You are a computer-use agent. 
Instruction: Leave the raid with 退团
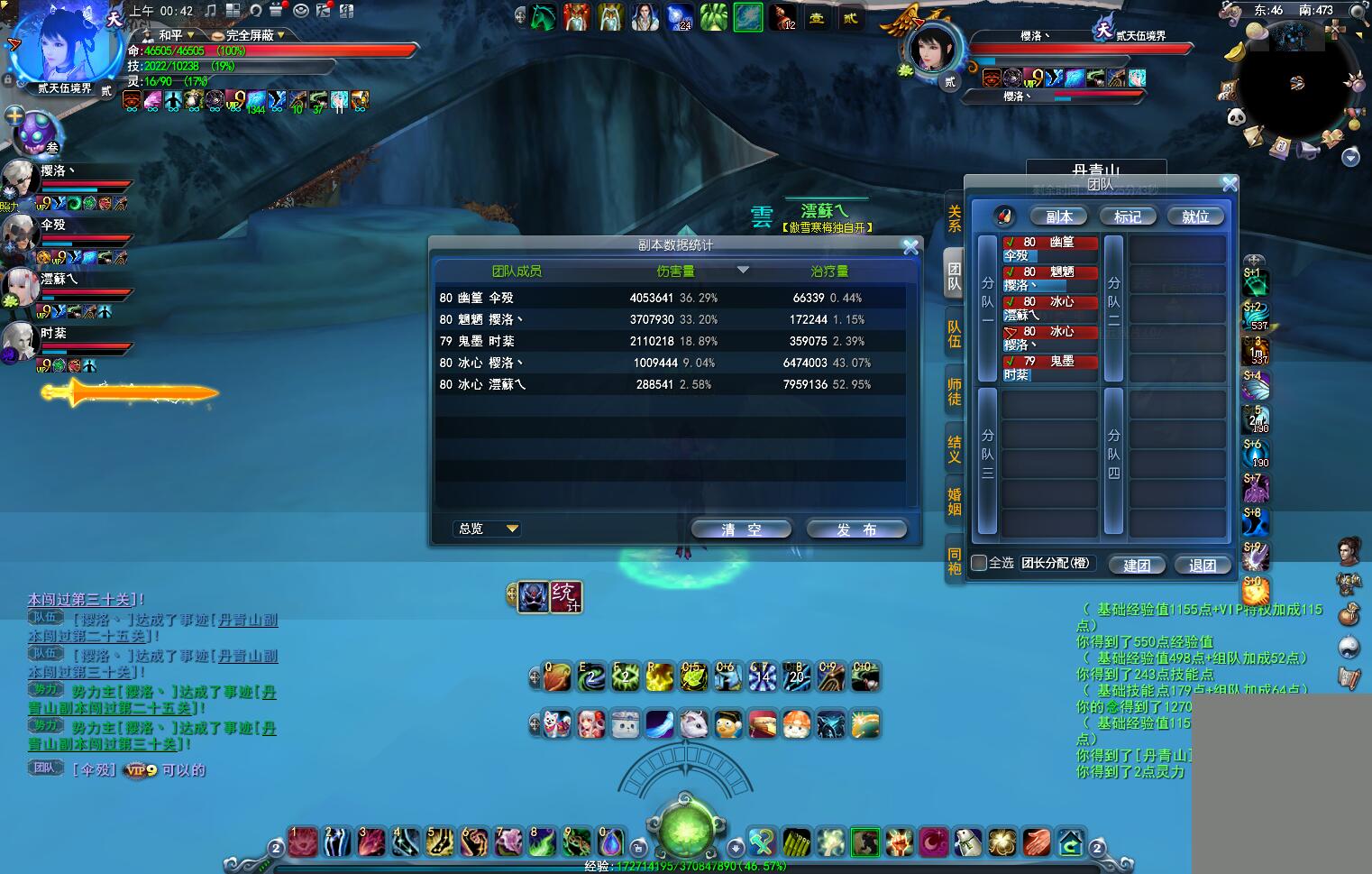pos(1203,565)
